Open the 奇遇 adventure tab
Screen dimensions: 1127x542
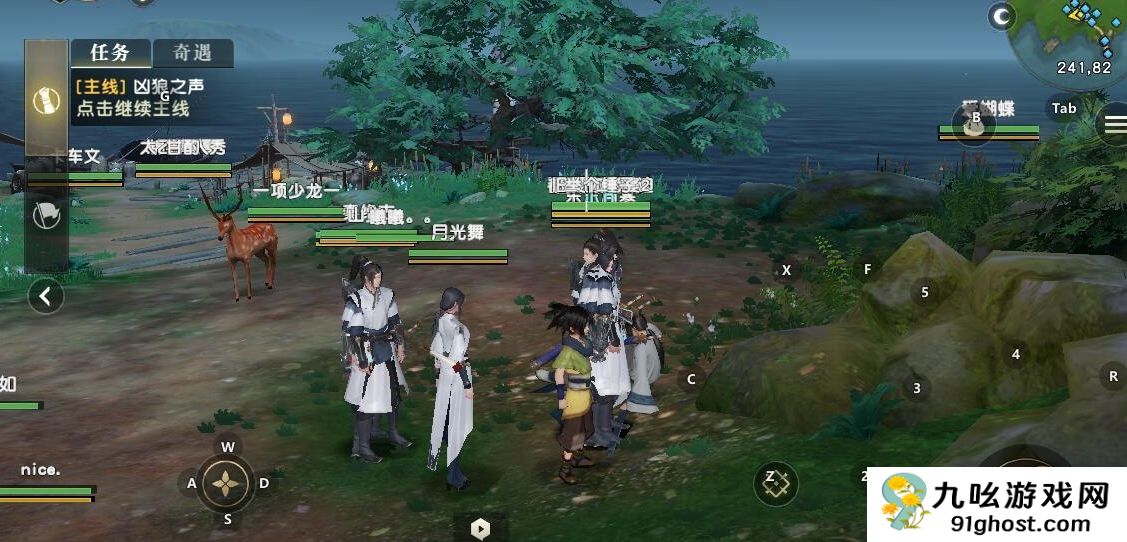point(193,53)
